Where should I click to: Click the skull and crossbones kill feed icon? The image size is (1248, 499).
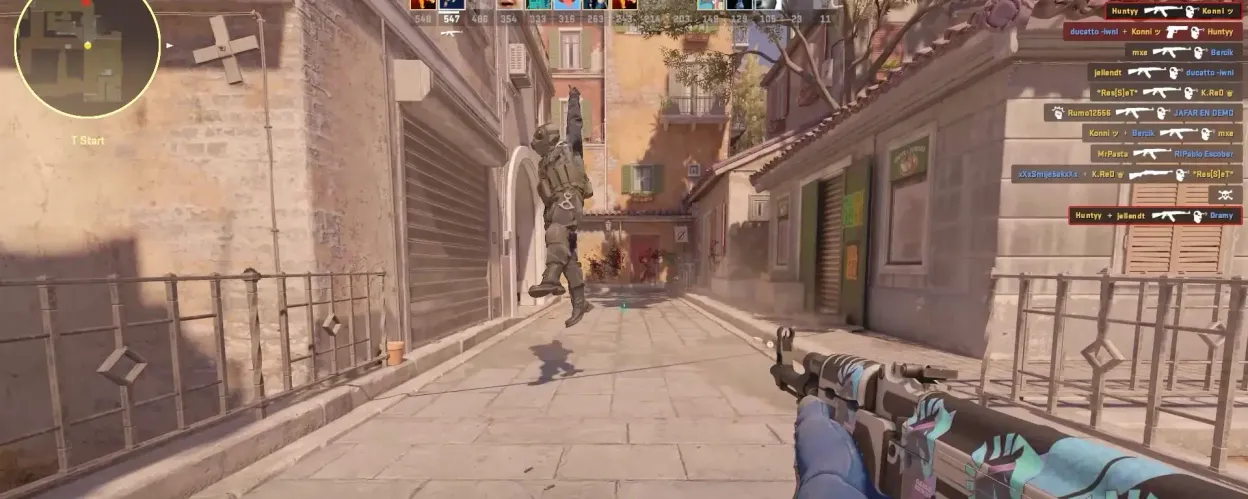1224,195
